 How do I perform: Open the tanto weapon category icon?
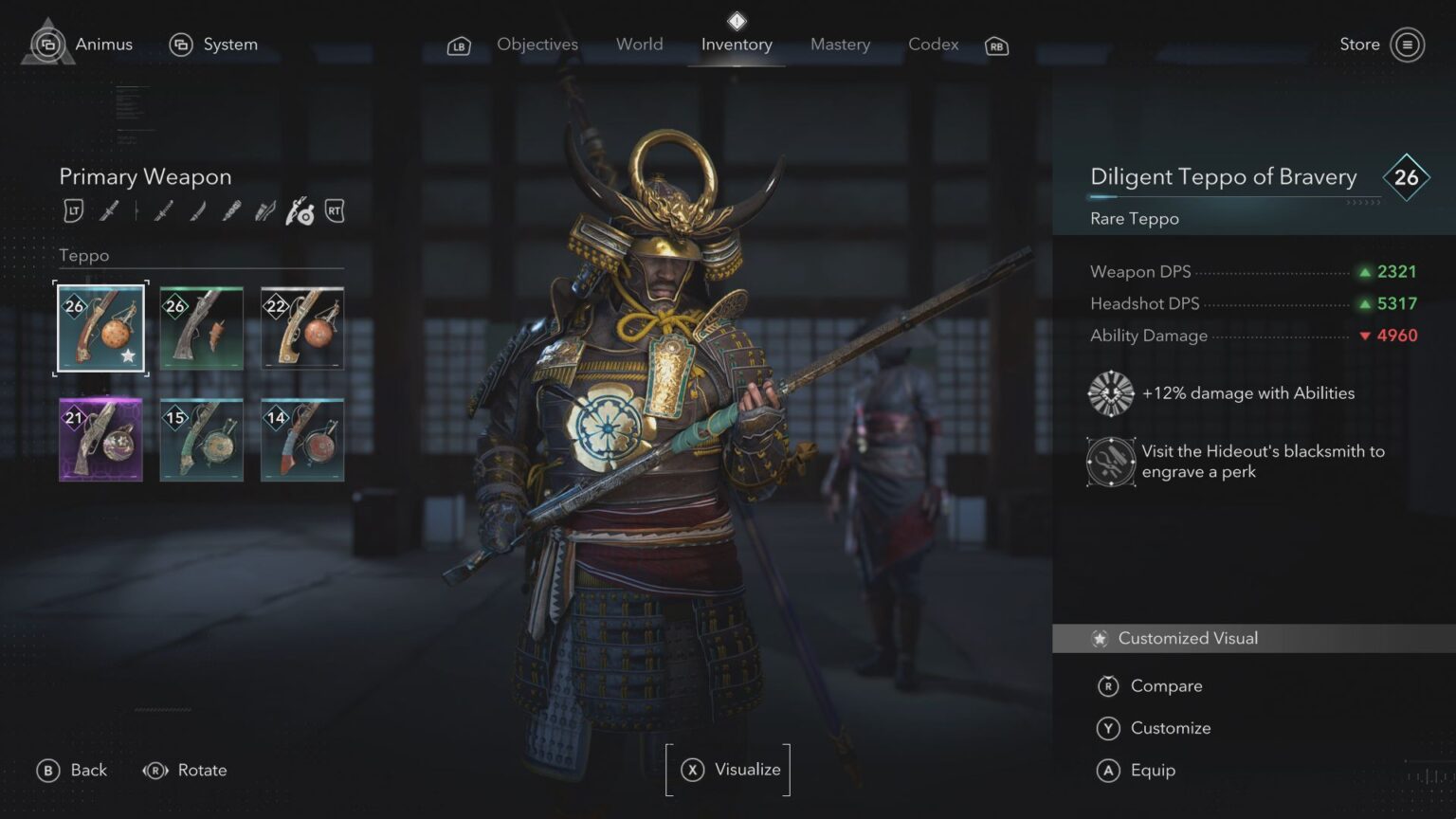click(196, 210)
